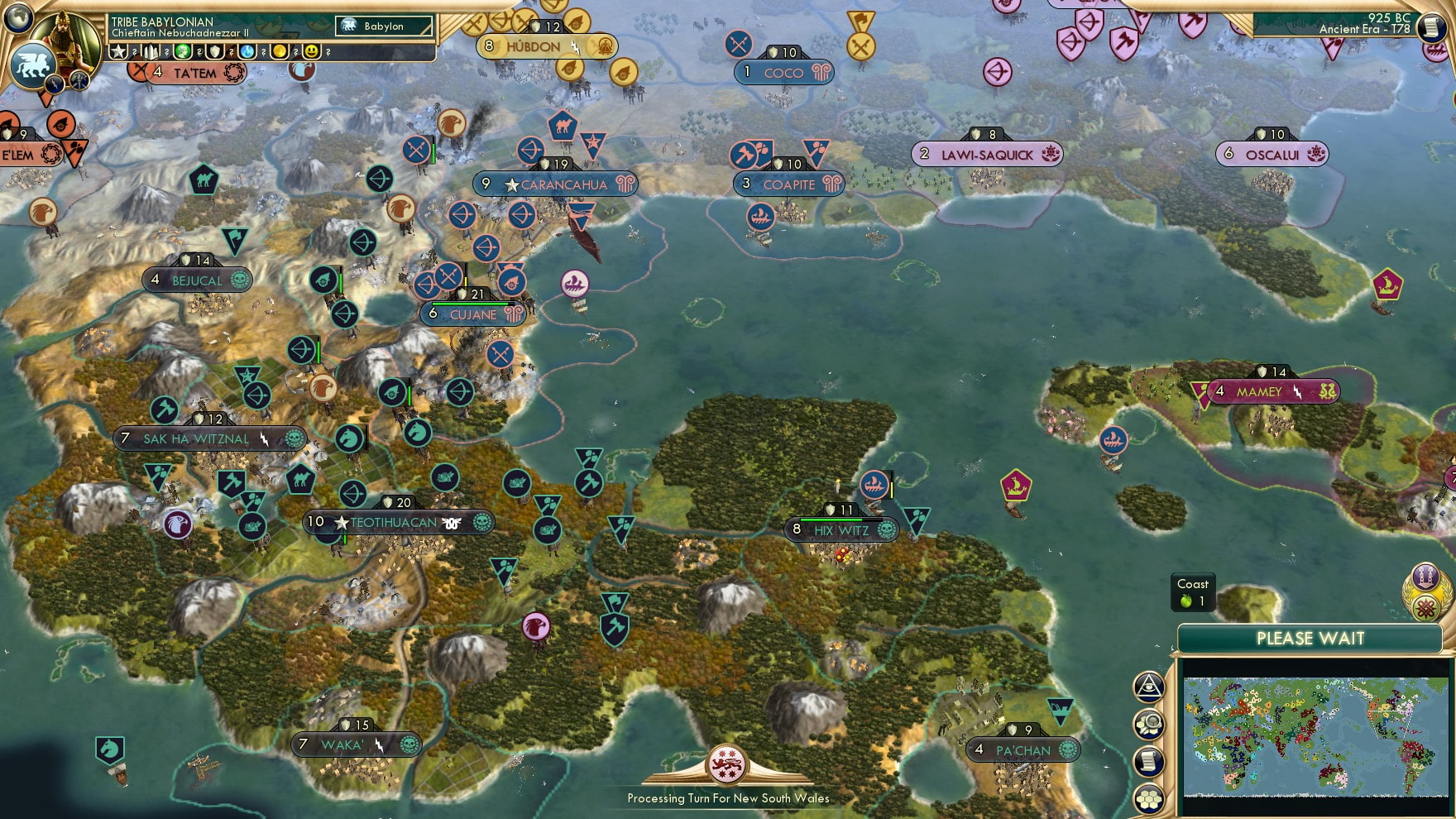The height and width of the screenshot is (819, 1456).
Task: Click the PLEASE WAIT banner
Action: click(1310, 639)
